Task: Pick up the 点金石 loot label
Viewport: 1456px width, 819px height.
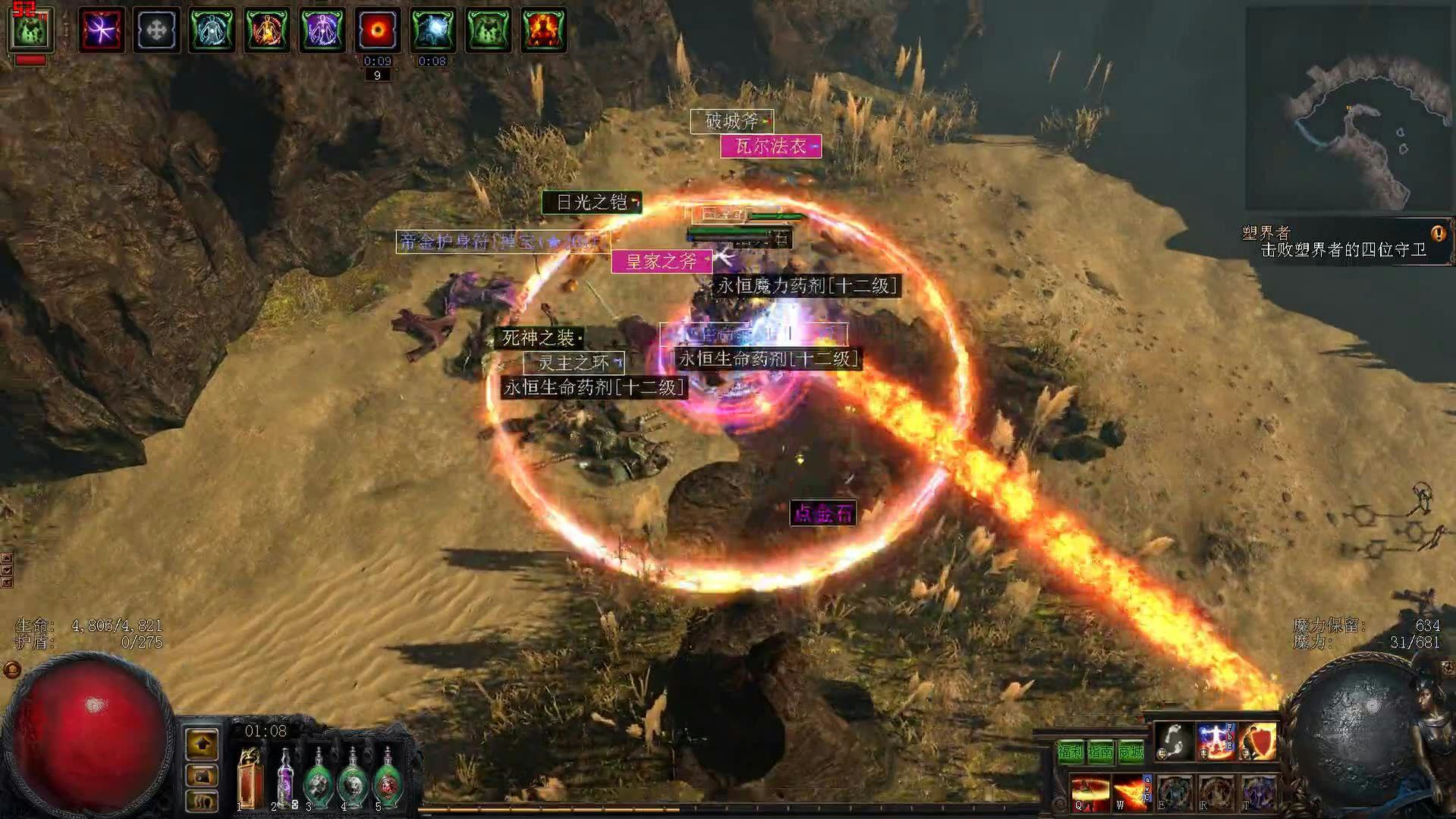Action: 823,514
